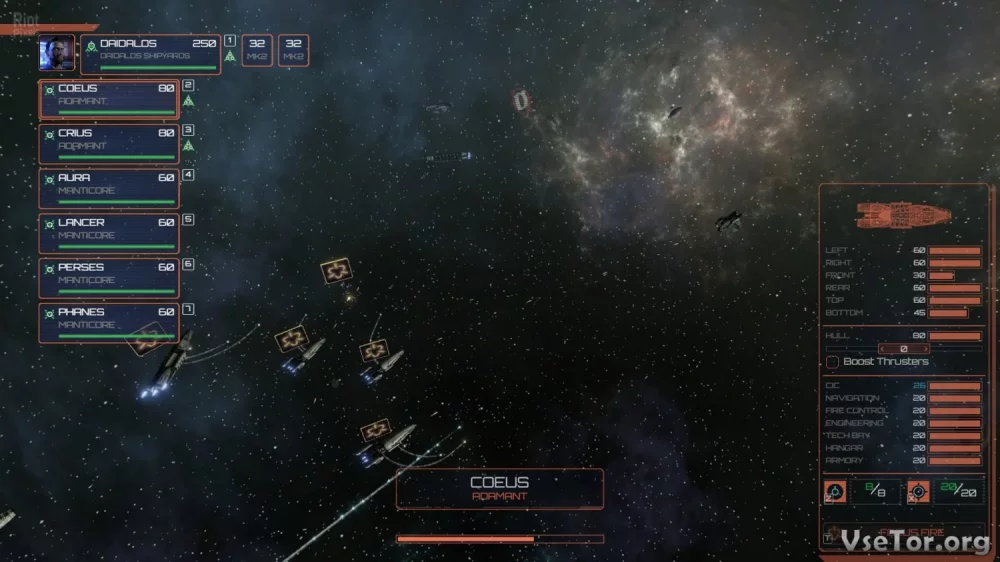This screenshot has height=562, width=1000.
Task: Select the Perses Manticore ship card
Action: coord(109,279)
